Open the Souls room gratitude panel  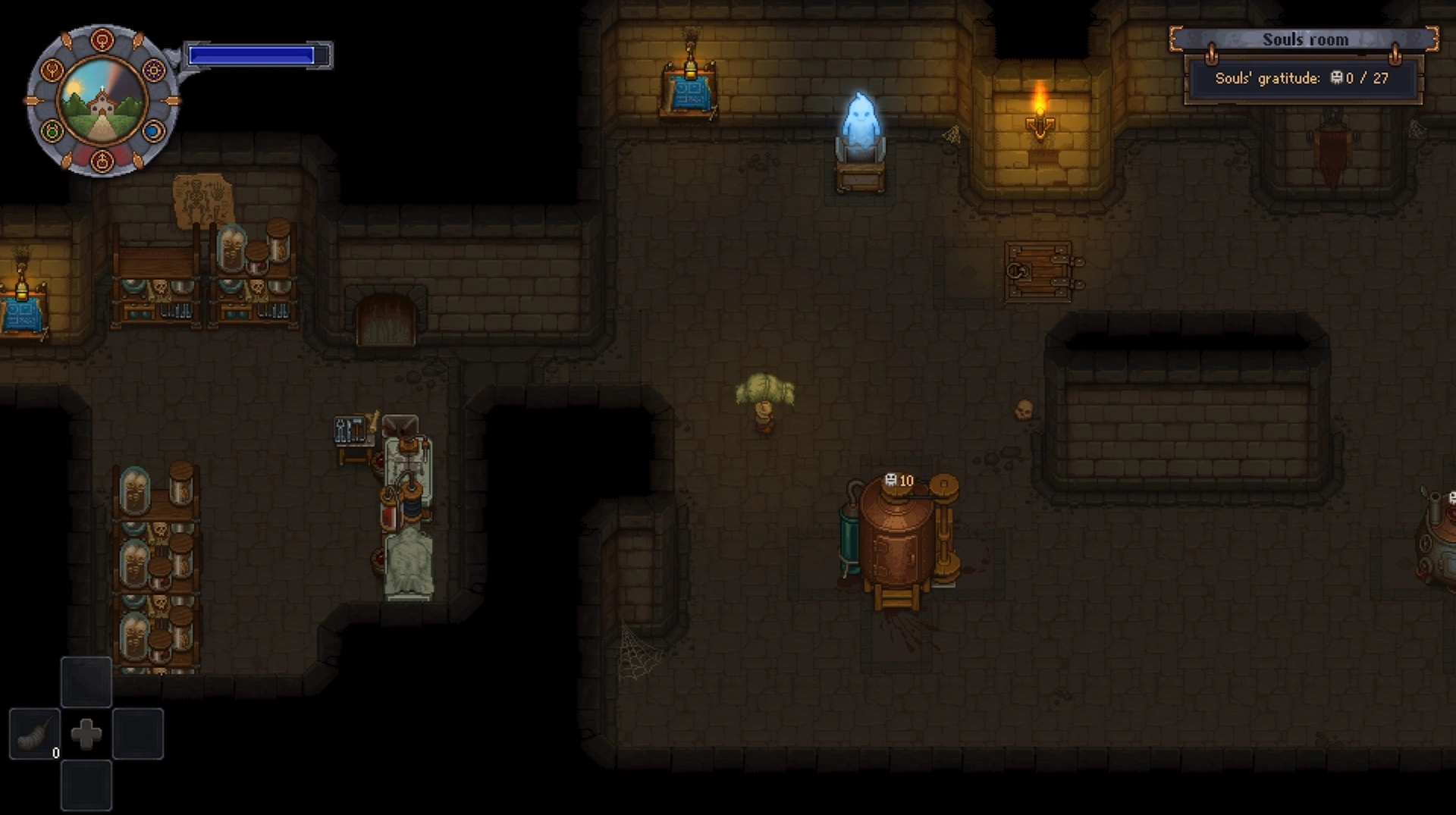click(1302, 77)
